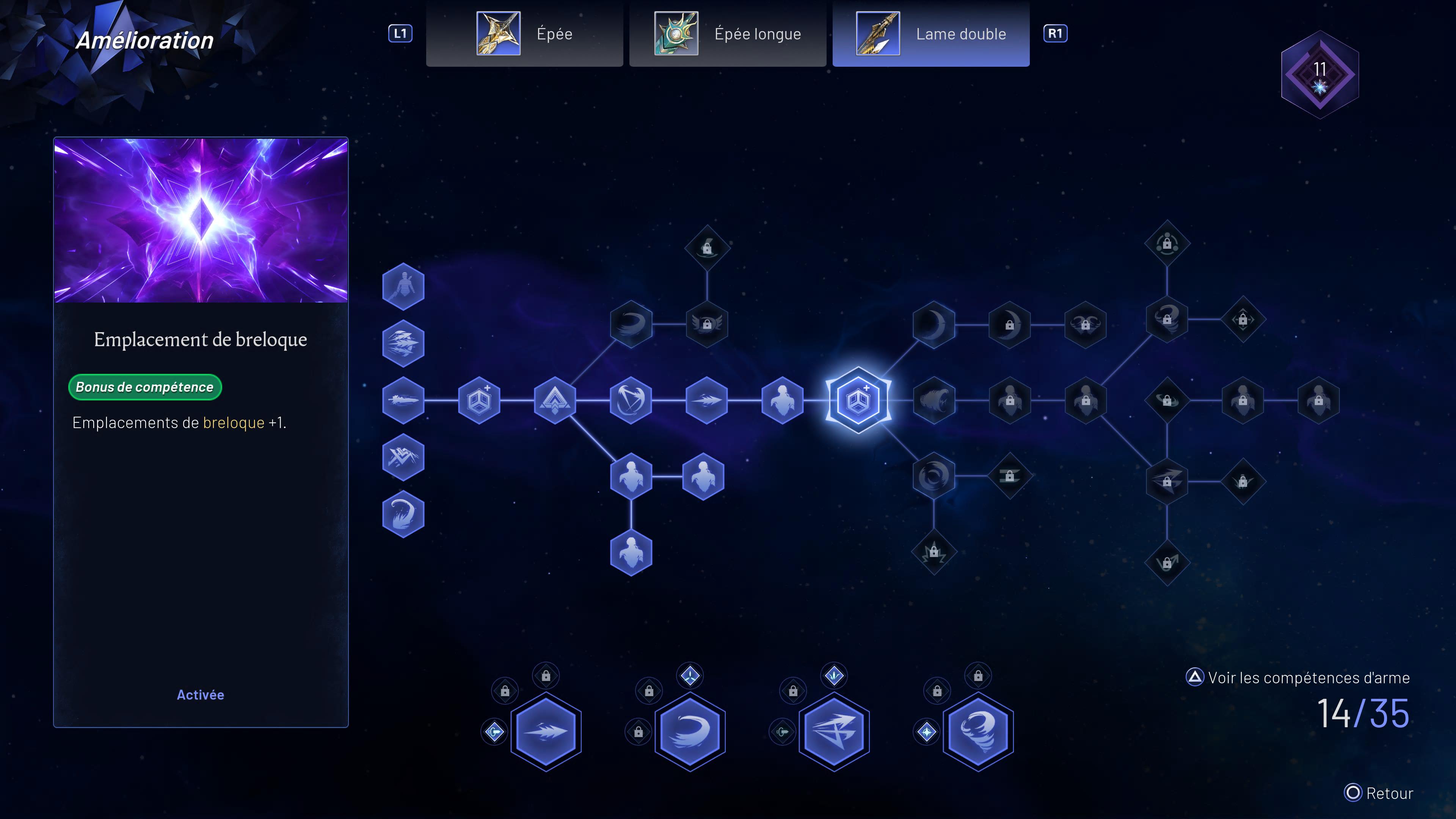
Task: Choose the tornado skill in the bottom row
Action: [978, 731]
